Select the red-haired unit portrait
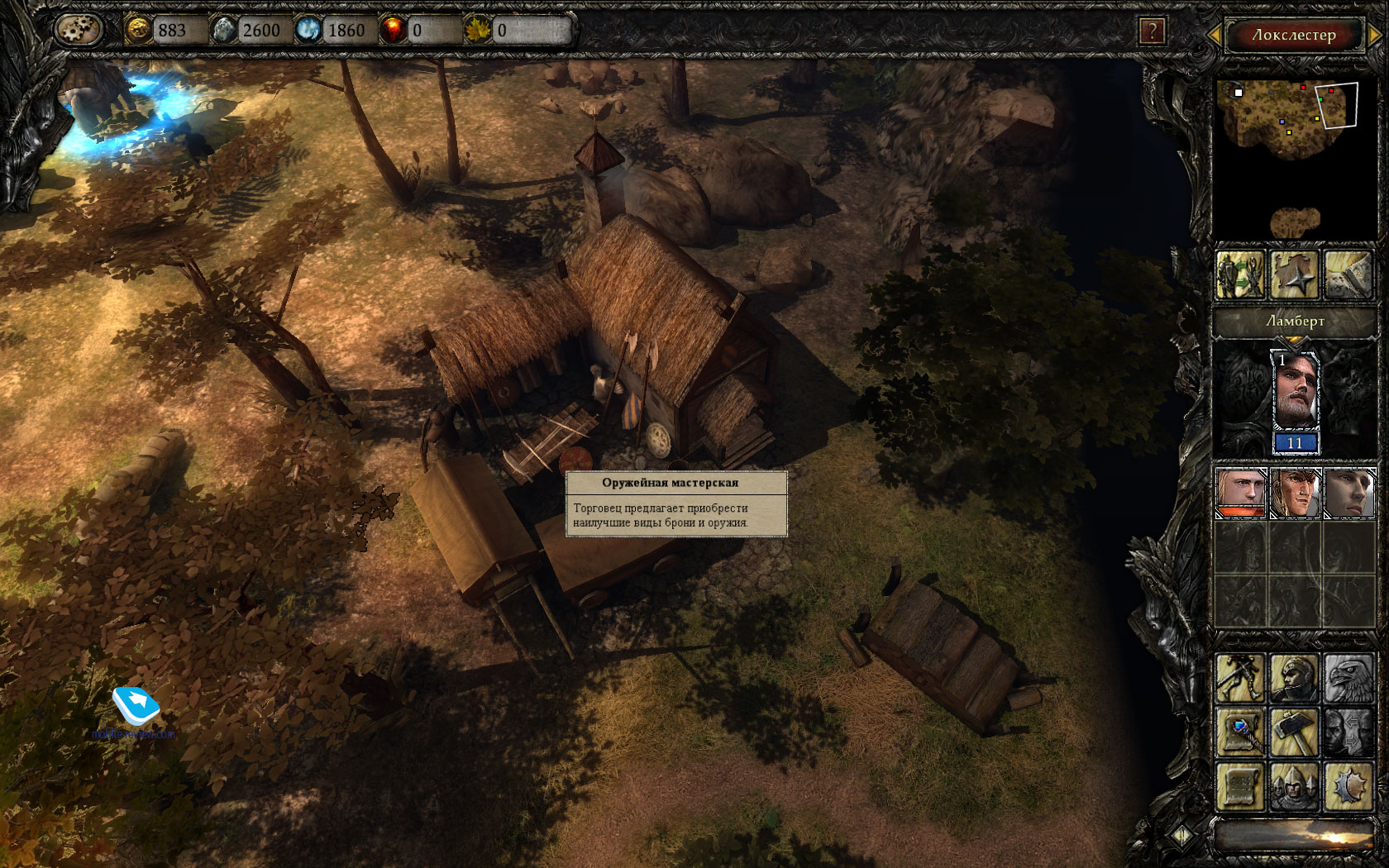This screenshot has width=1389, height=868. [x=1295, y=493]
